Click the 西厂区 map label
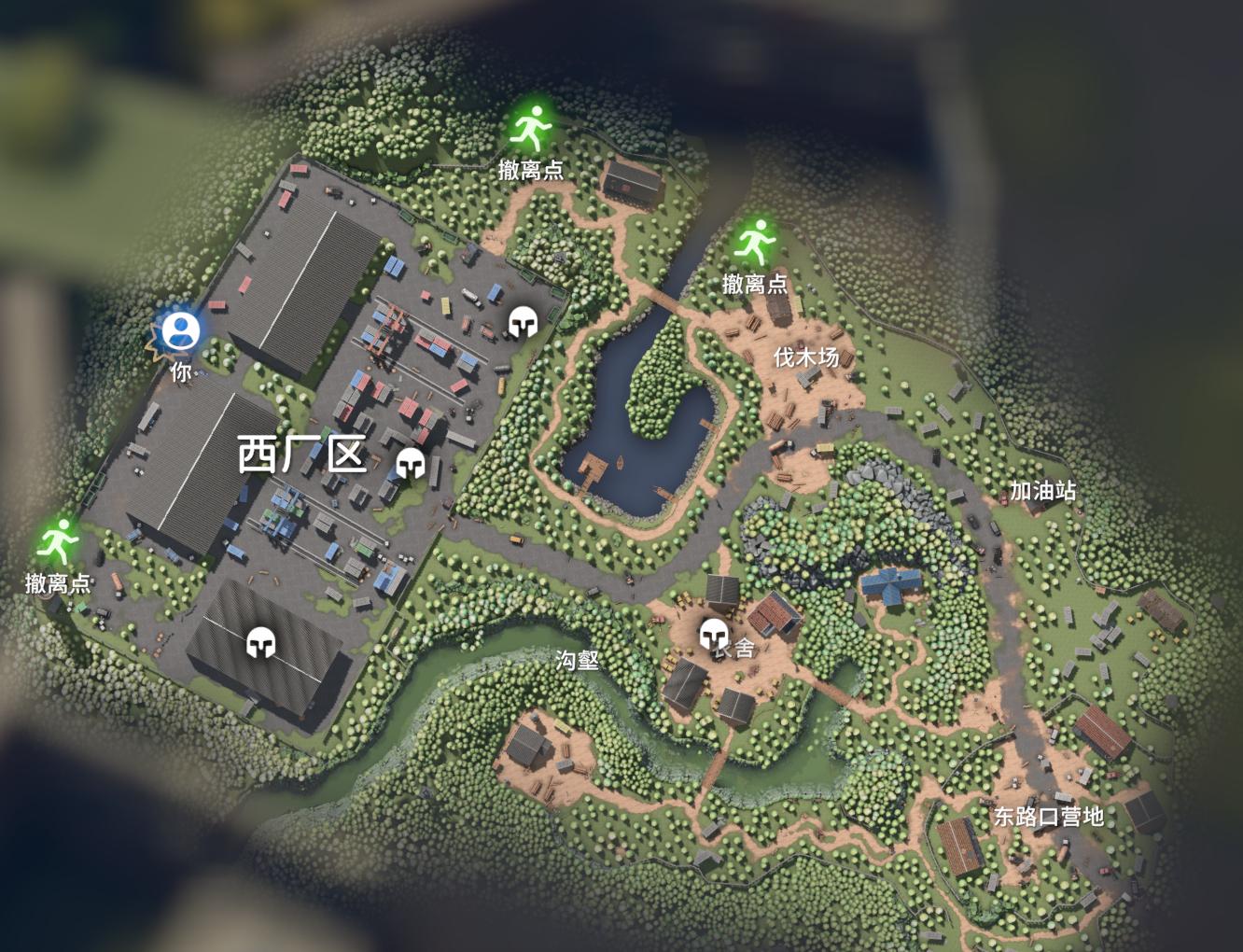1243x952 pixels. [x=300, y=455]
